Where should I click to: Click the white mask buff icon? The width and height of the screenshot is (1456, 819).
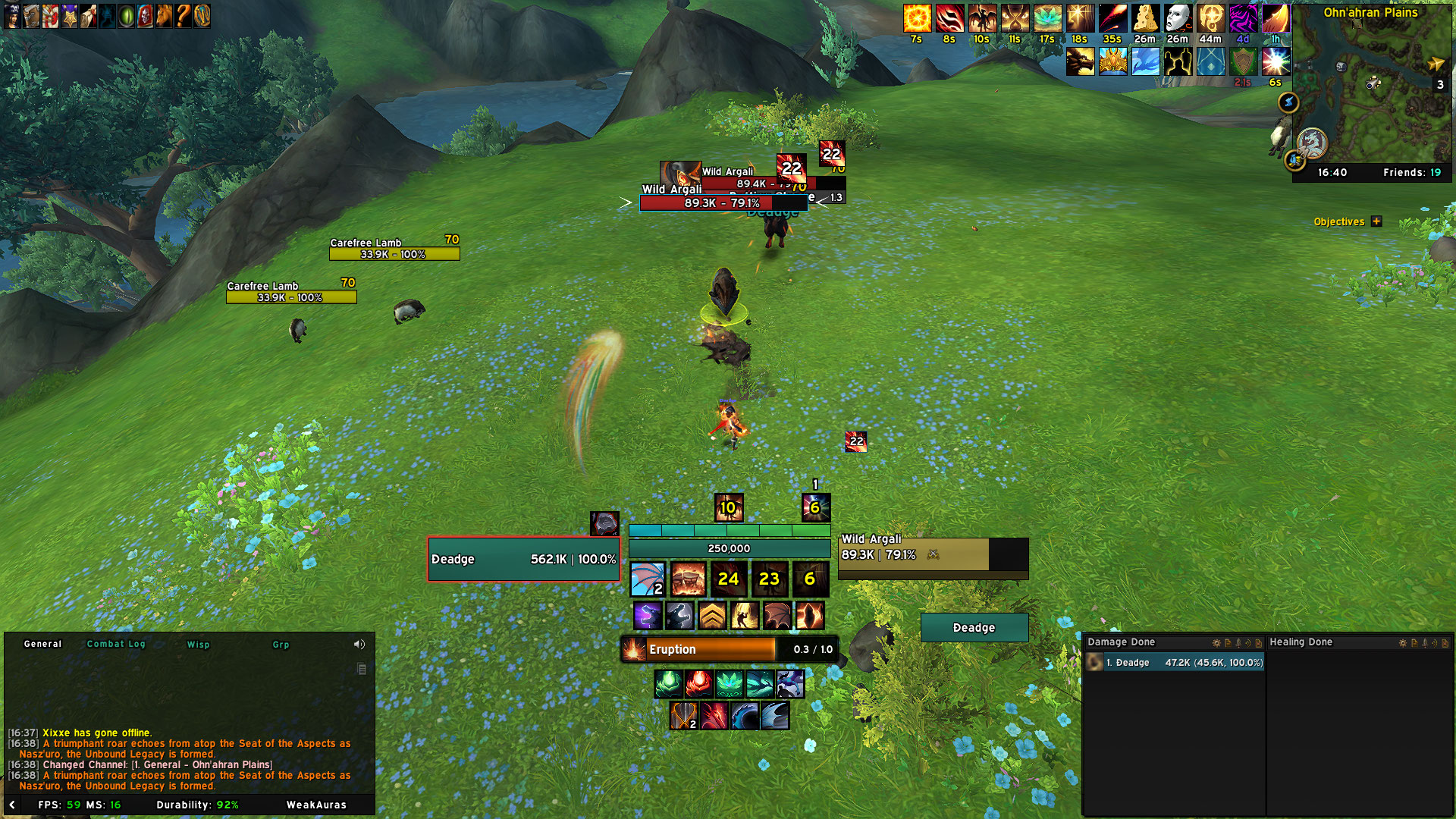(x=1178, y=18)
